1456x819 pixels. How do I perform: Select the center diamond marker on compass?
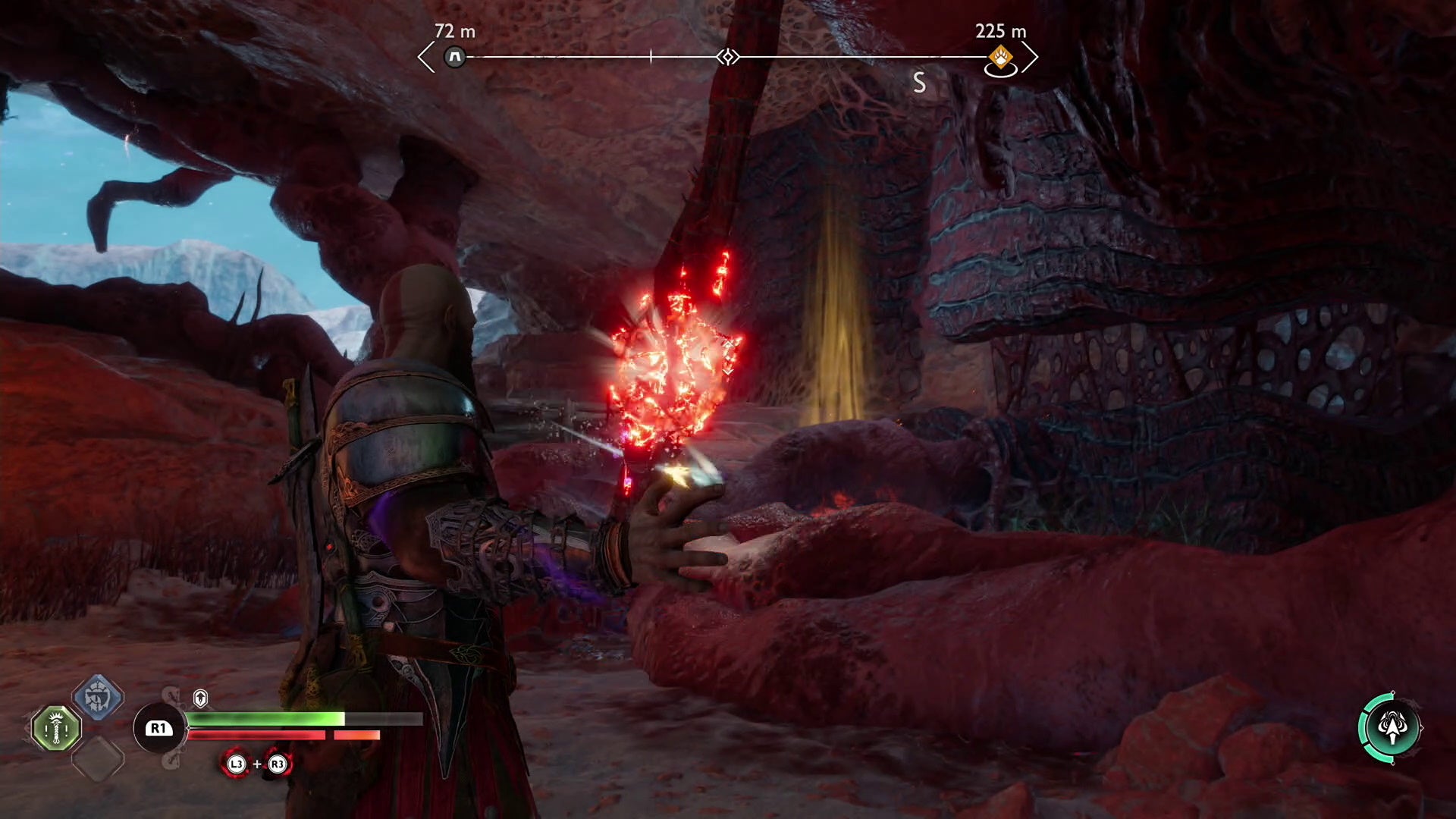(728, 57)
